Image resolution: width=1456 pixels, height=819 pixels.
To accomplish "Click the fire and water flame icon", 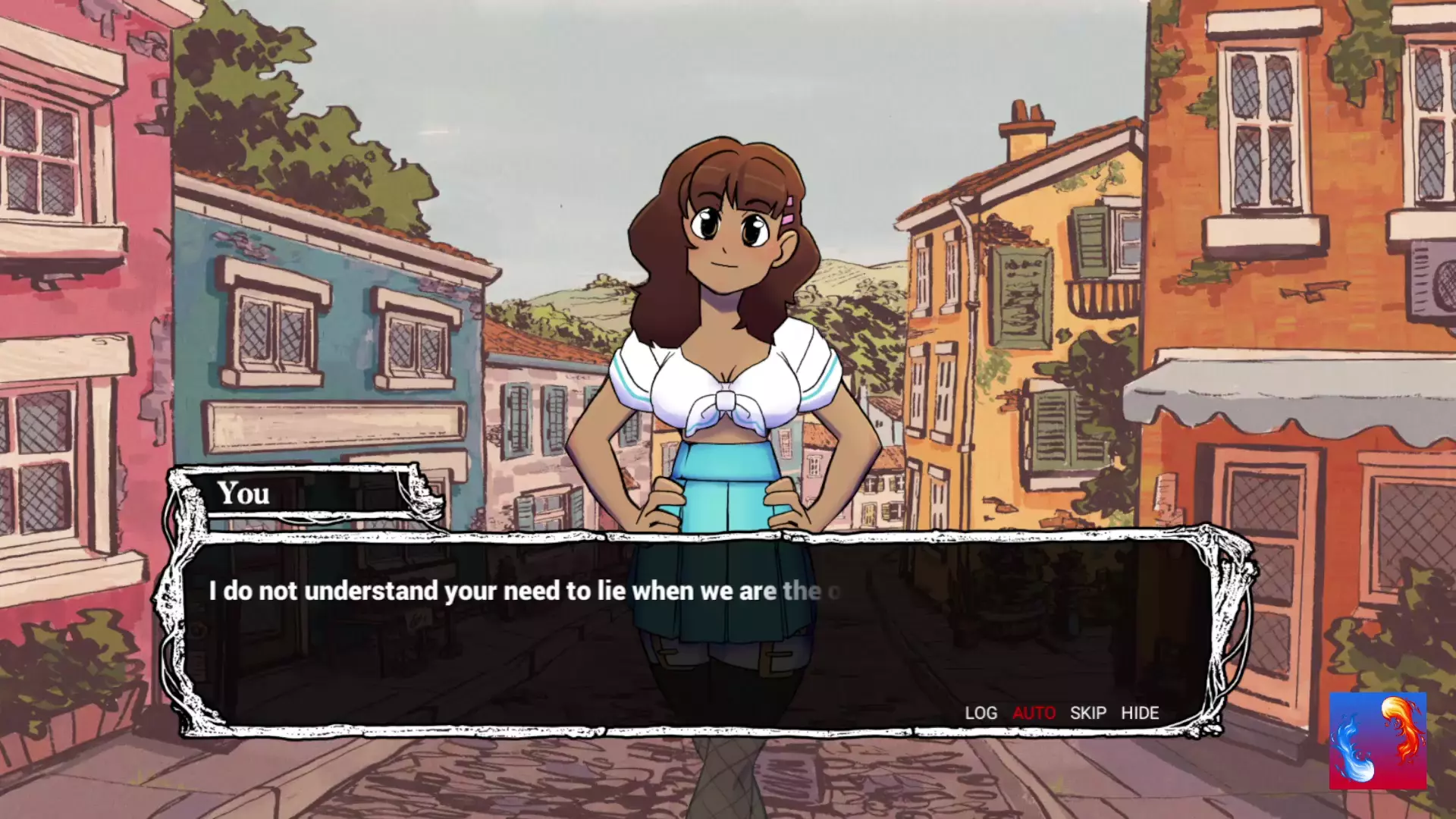I will click(x=1377, y=740).
